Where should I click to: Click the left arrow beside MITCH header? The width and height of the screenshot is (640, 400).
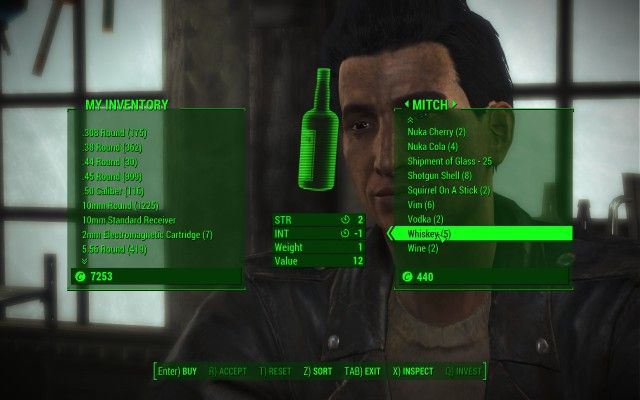(408, 104)
